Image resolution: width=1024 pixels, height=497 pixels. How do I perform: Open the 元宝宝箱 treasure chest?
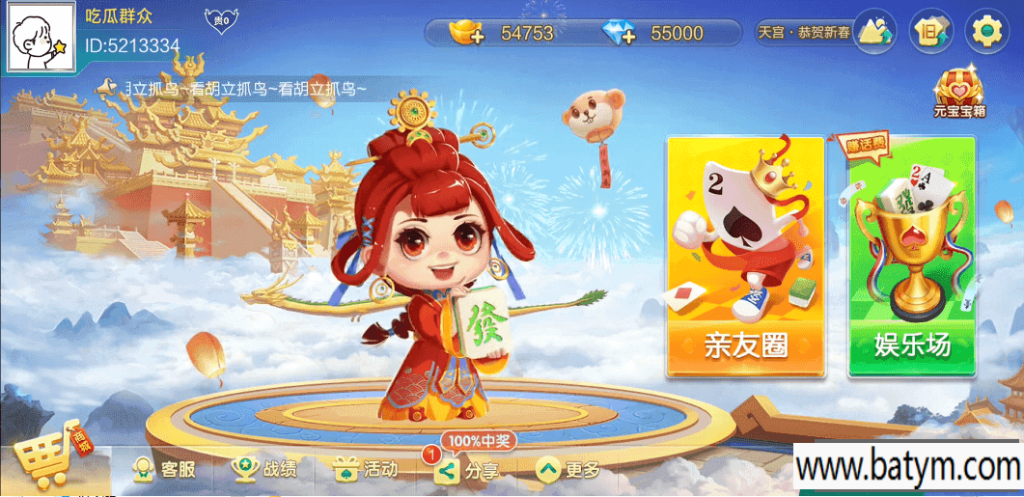click(960, 90)
